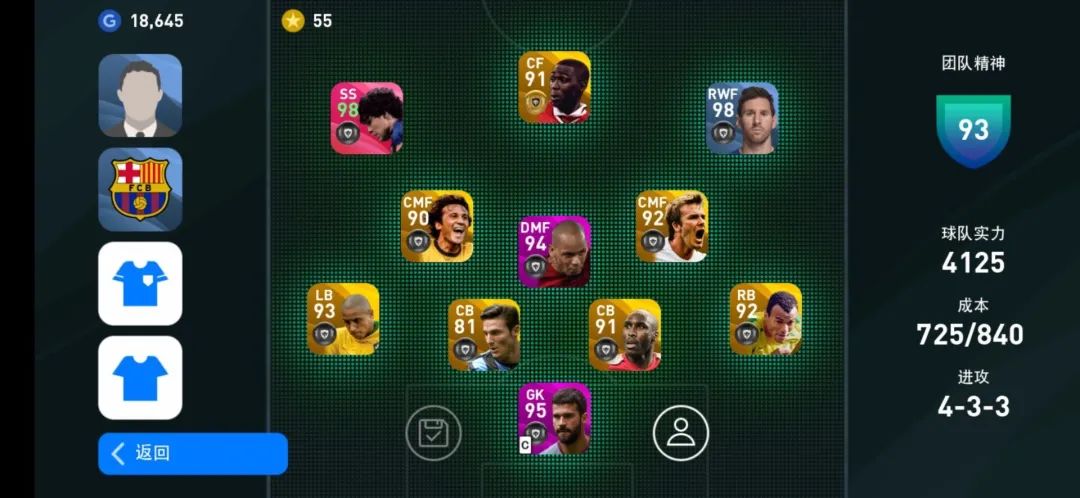This screenshot has height=498, width=1080.
Task: Select the FC Barcelona club badge
Action: coord(140,189)
